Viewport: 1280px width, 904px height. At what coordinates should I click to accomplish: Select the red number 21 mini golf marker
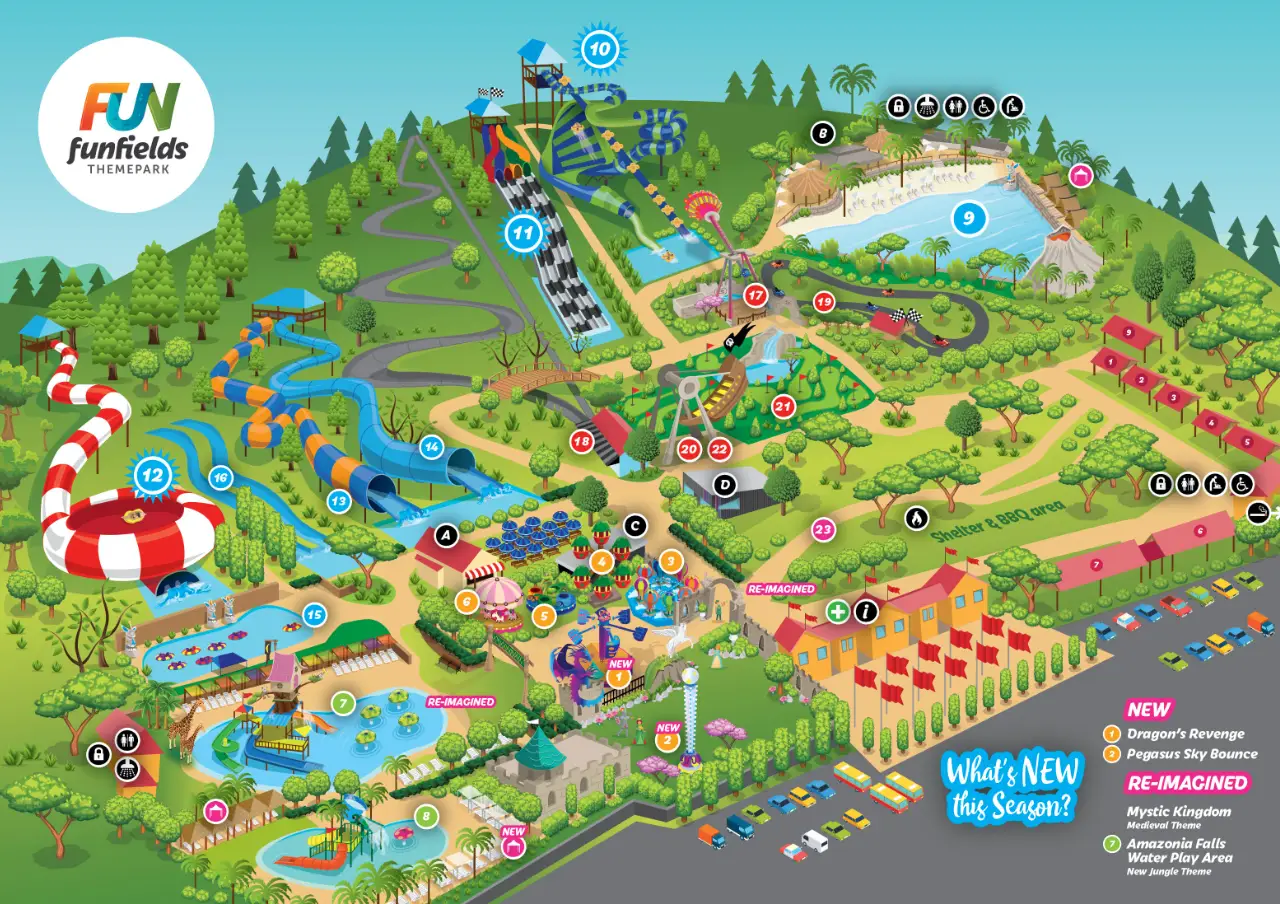783,406
